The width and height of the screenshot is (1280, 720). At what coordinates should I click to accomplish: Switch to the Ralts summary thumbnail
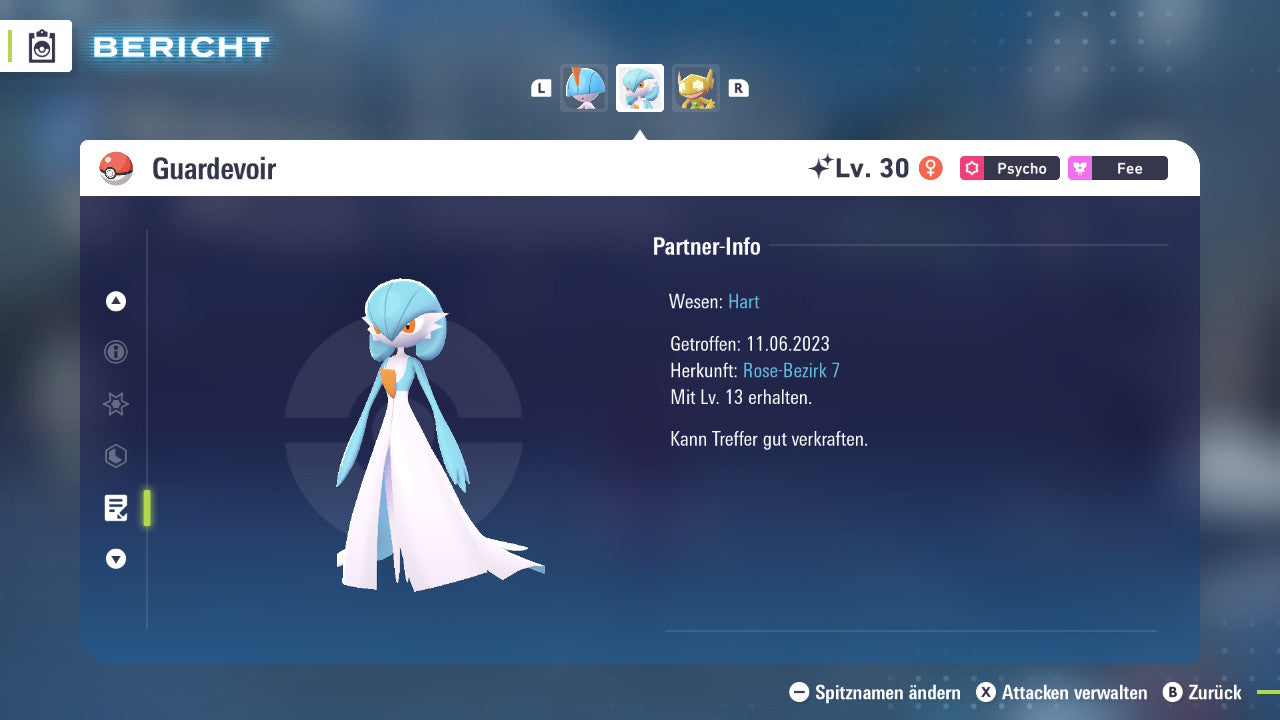point(584,87)
